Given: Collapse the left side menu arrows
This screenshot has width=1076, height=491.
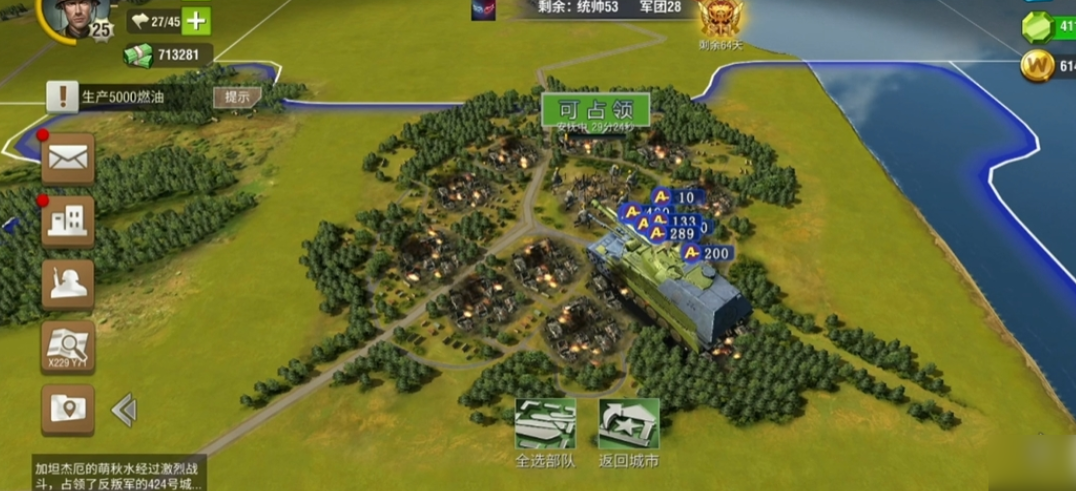Looking at the screenshot, I should click(124, 409).
